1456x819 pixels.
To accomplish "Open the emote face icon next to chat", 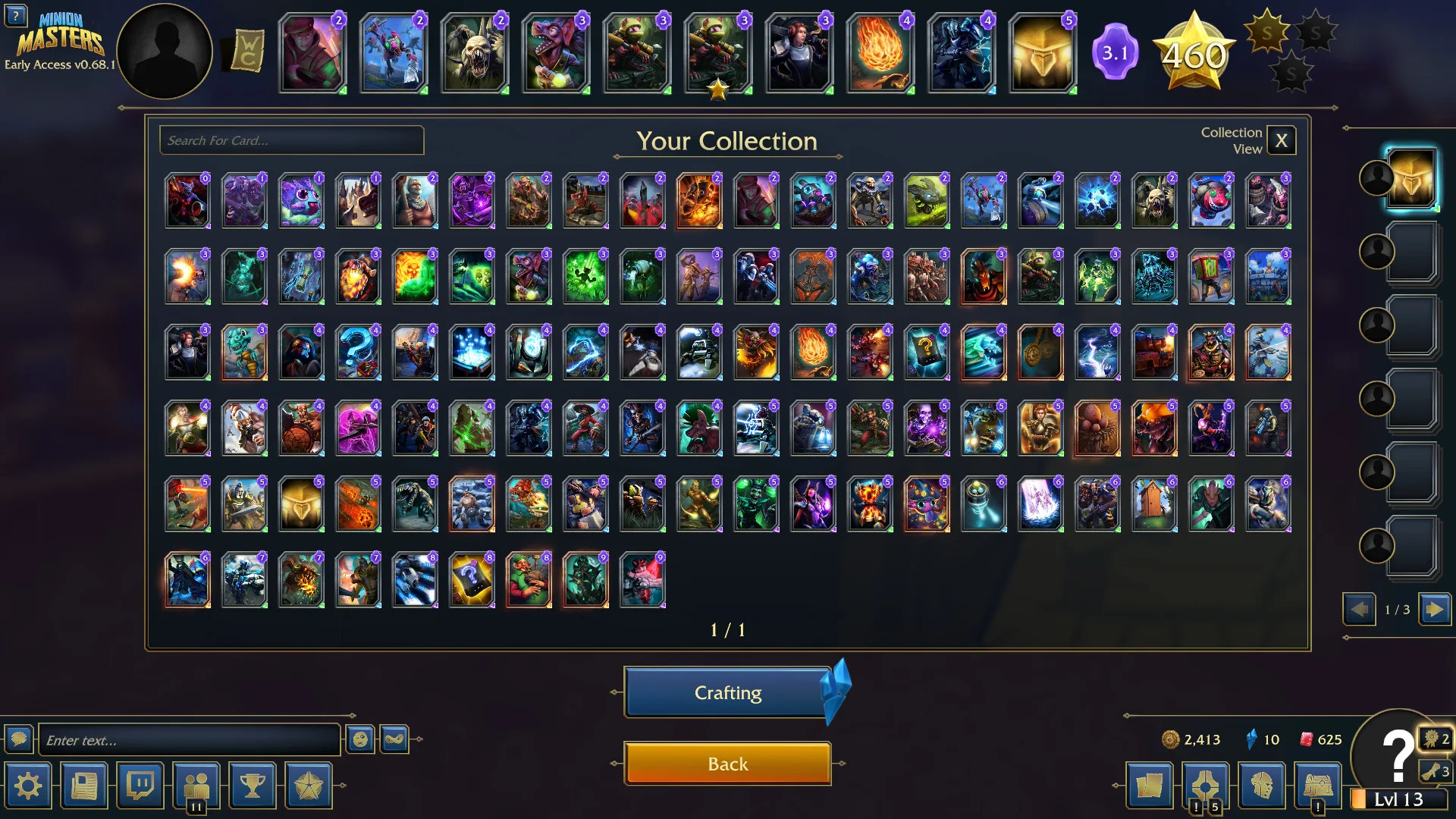I will click(359, 739).
